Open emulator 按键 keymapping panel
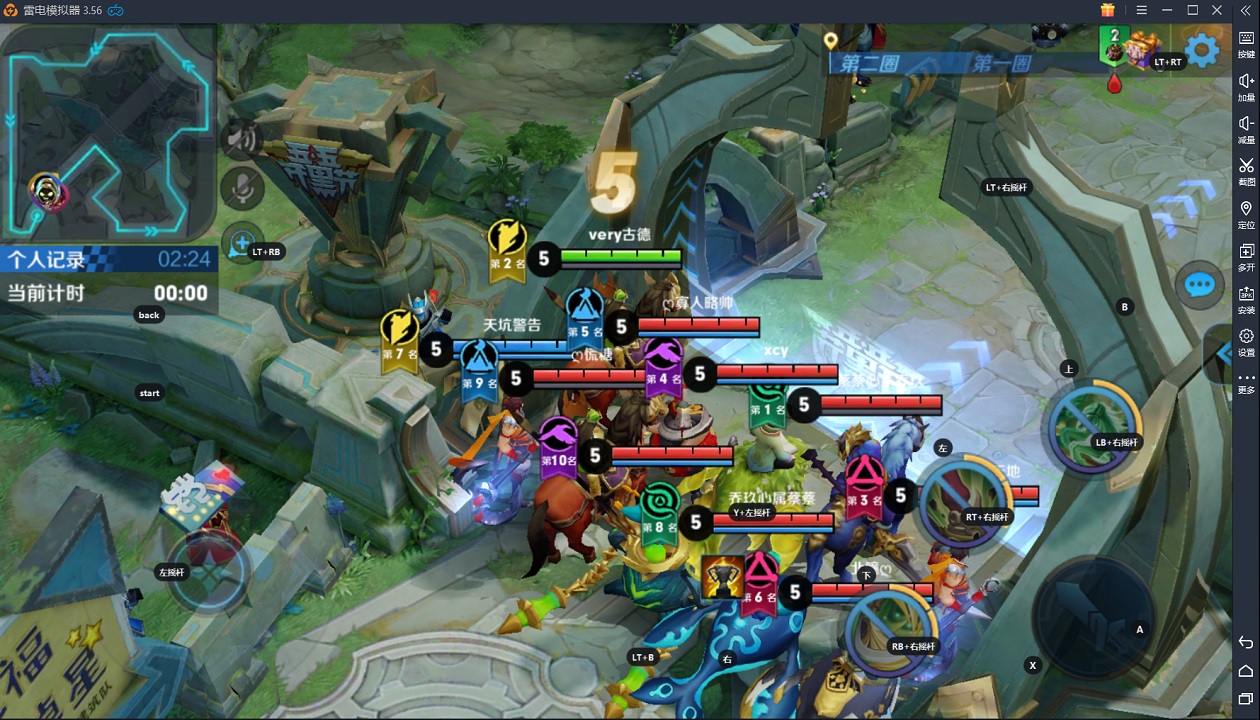The height and width of the screenshot is (720, 1260). click(x=1246, y=44)
